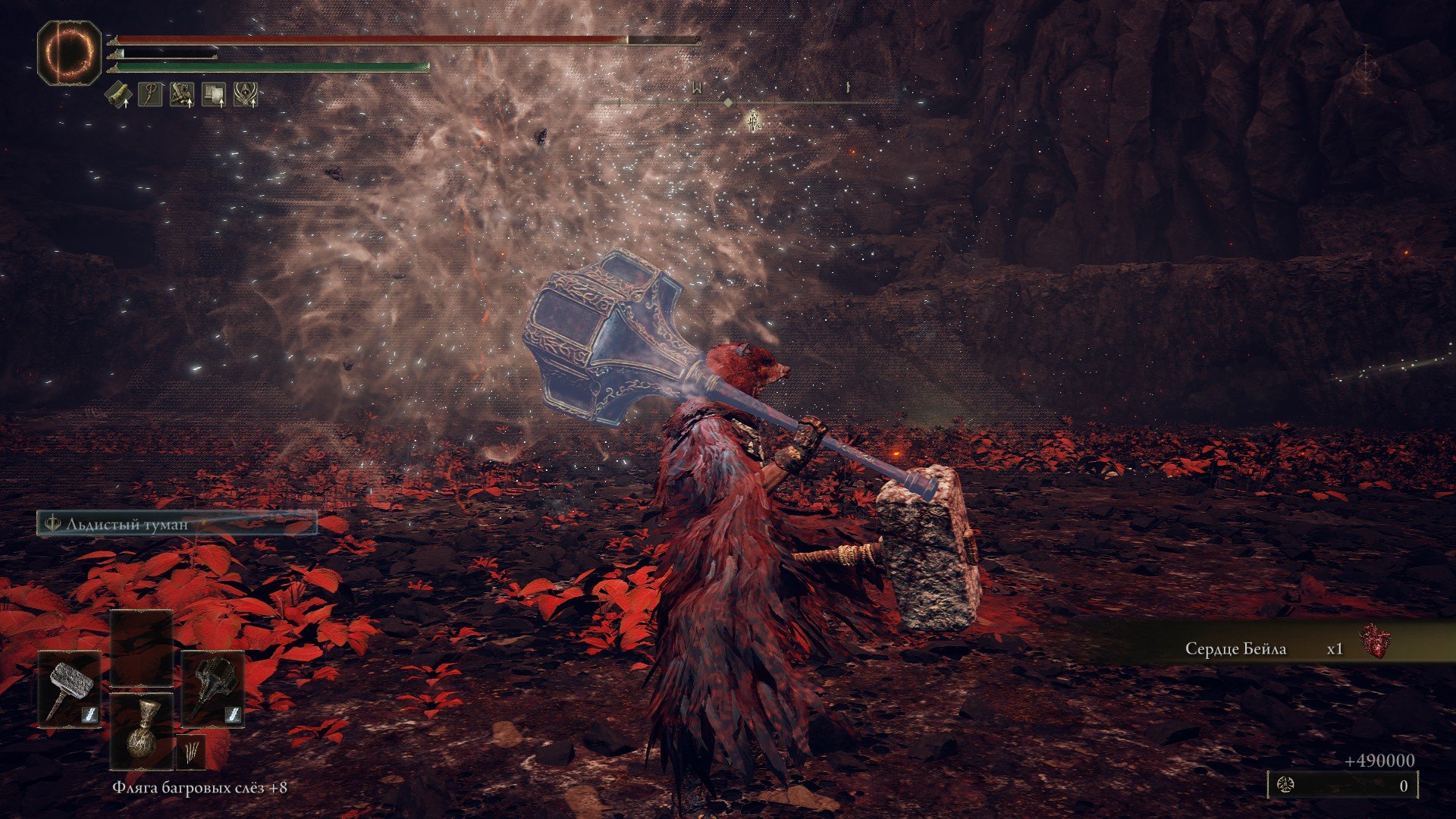
Task: Click the small claw-marks item slot
Action: 190,752
